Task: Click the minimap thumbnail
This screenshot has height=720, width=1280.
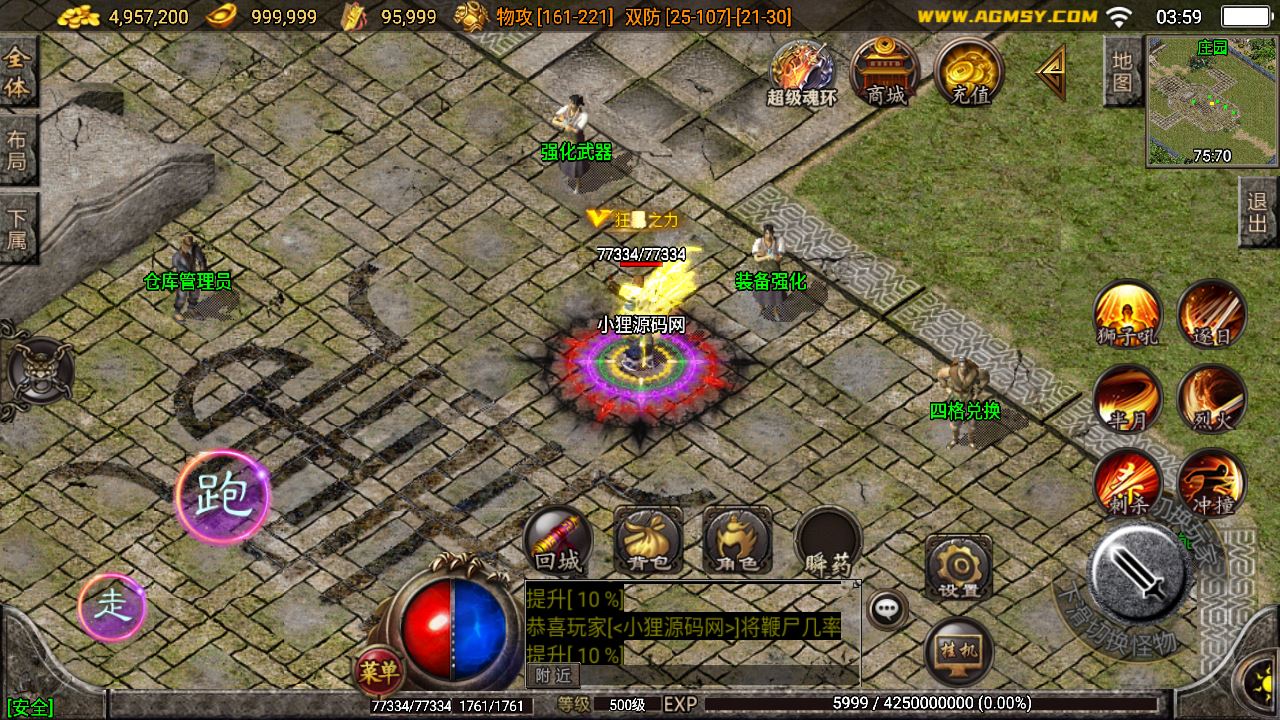Action: [x=1212, y=101]
